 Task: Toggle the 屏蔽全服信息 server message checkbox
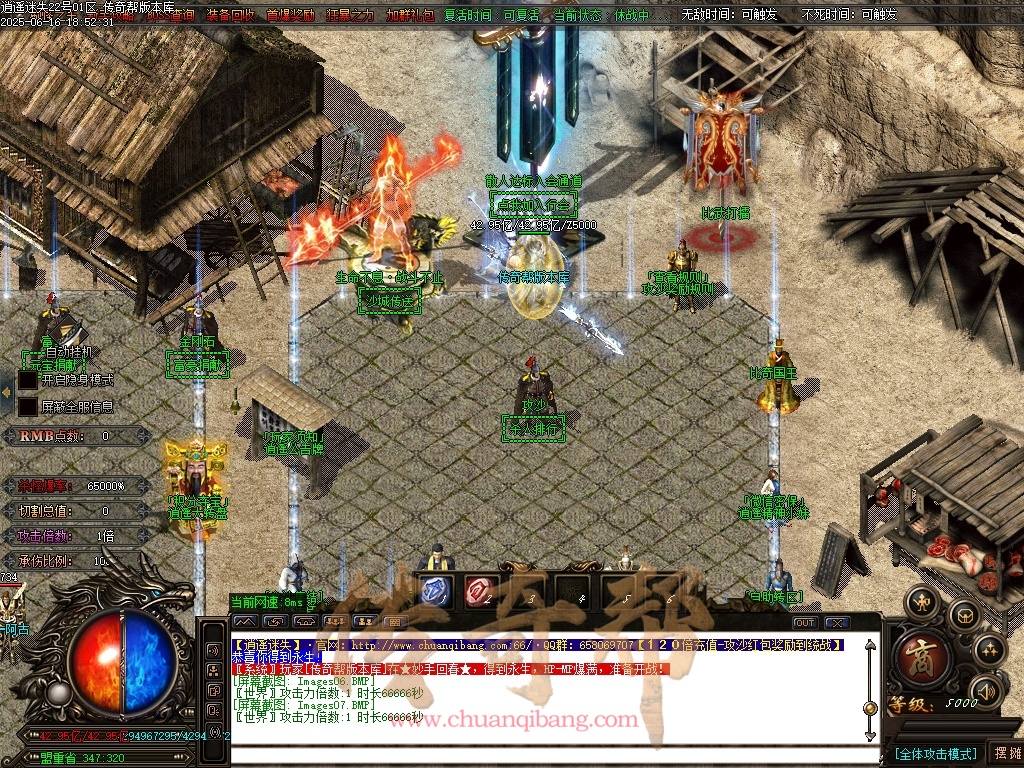28,407
